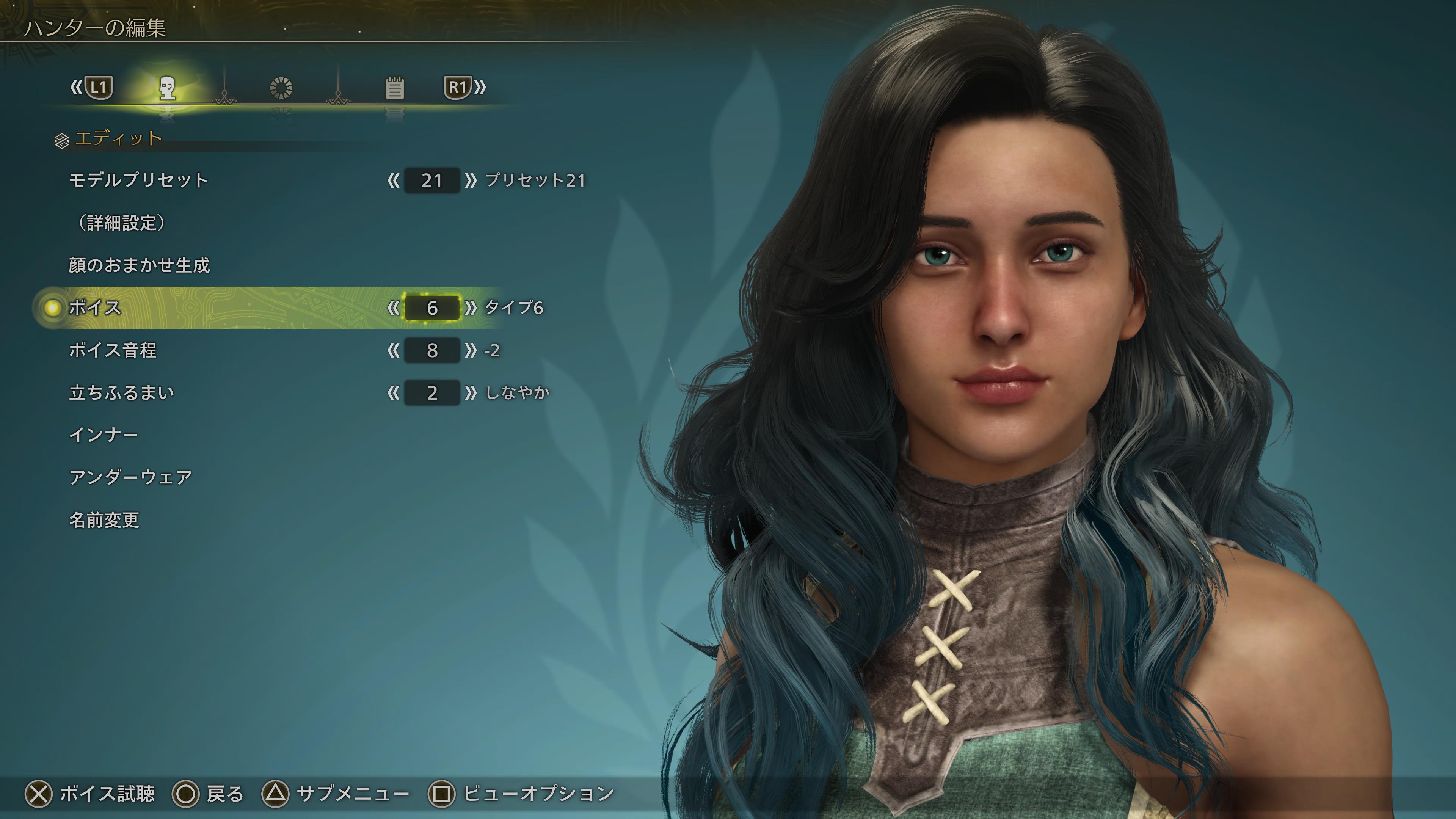This screenshot has height=819, width=1456.
Task: Raise ボイス音程 pitch with right arrow
Action: [470, 350]
